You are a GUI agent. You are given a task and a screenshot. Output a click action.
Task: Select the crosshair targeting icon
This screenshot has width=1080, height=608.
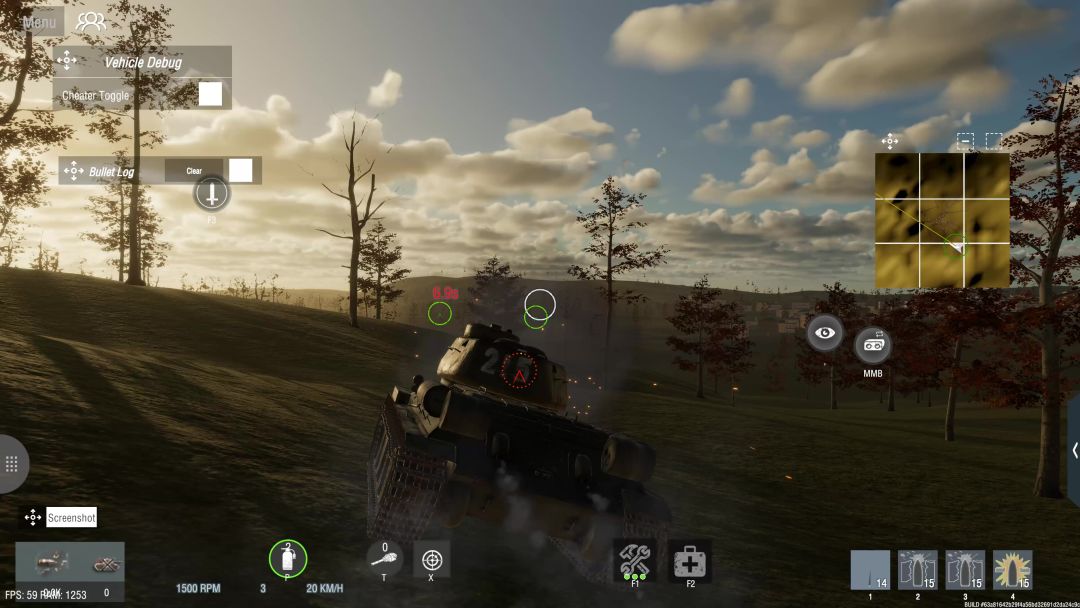(x=432, y=559)
